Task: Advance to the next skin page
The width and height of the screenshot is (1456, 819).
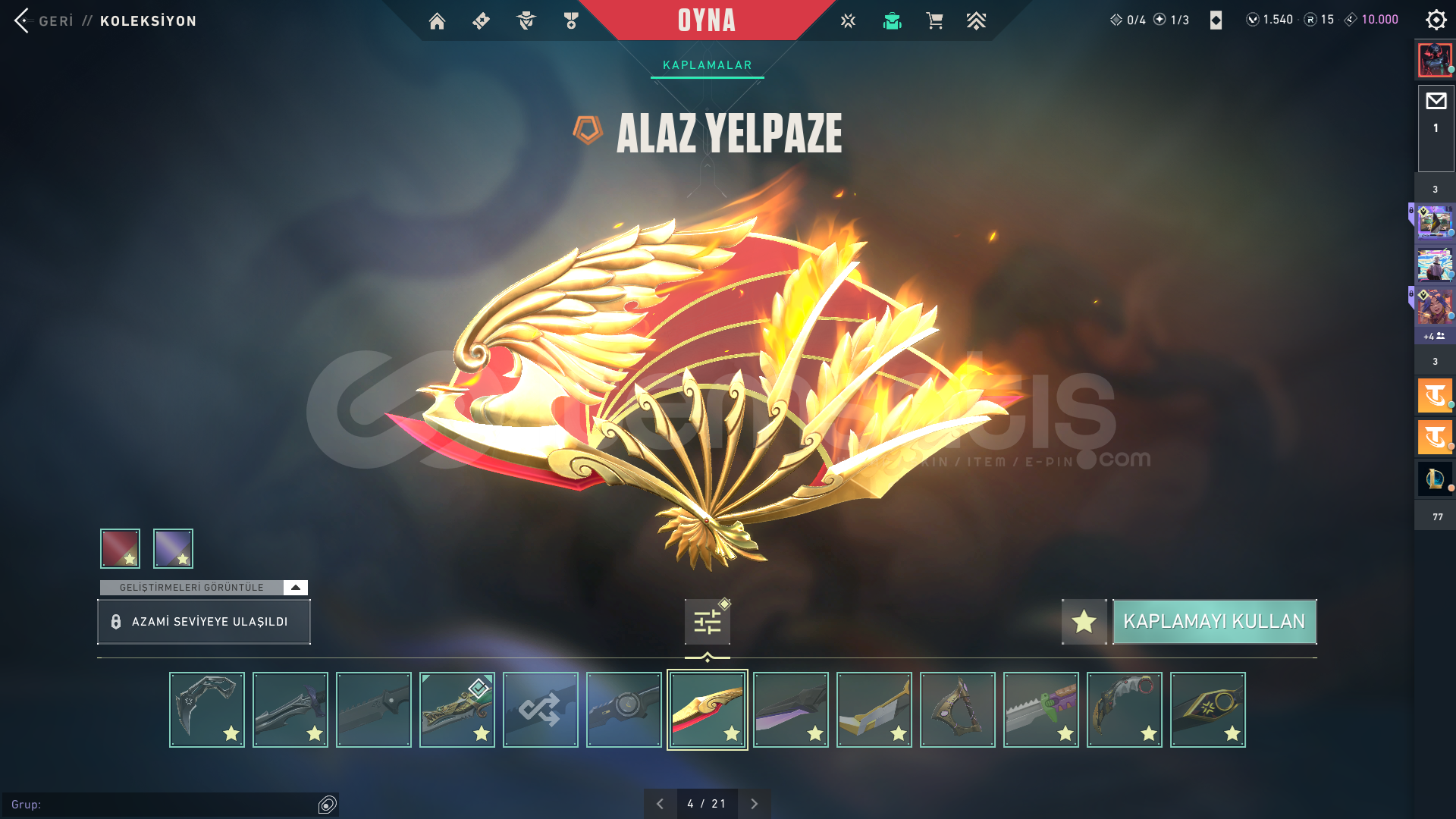Action: [754, 802]
